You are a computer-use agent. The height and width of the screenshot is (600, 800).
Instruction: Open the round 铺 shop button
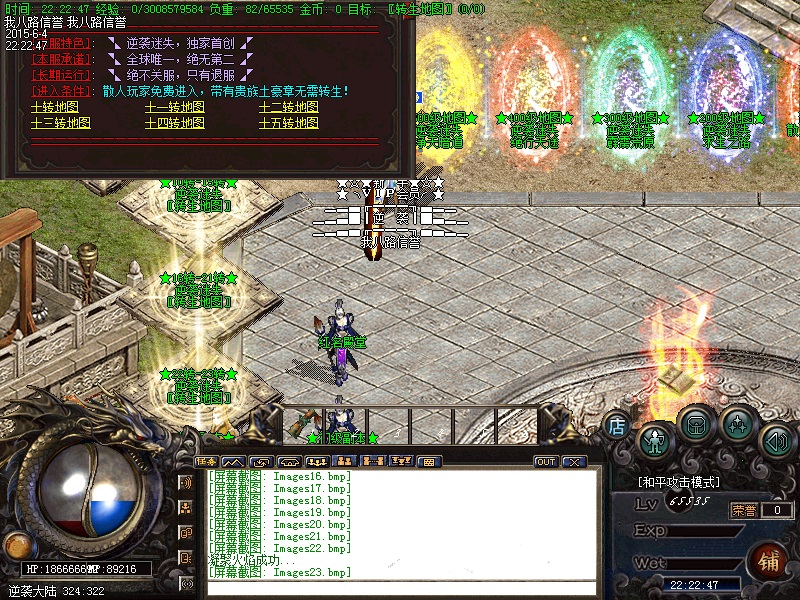[x=769, y=560]
